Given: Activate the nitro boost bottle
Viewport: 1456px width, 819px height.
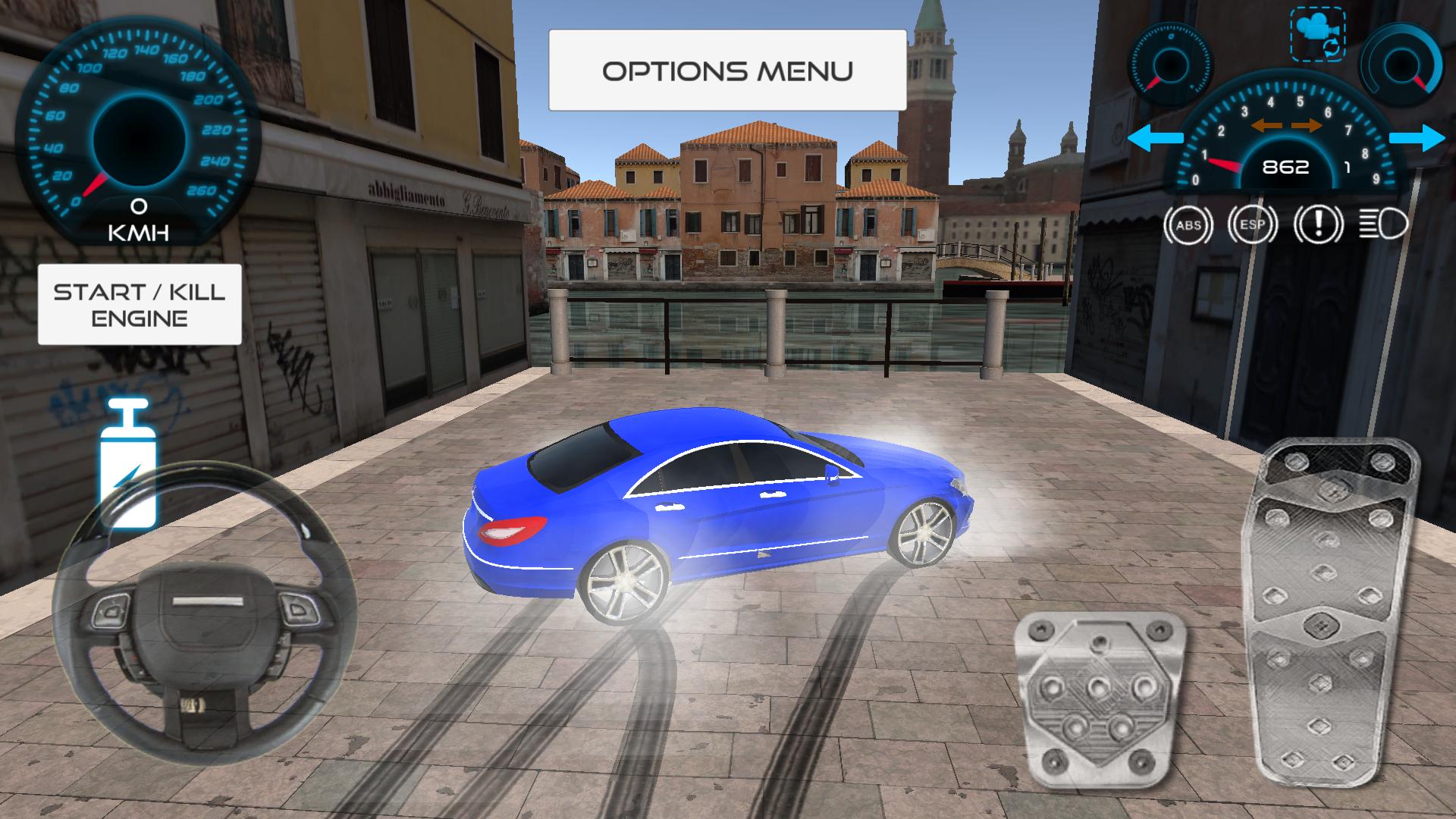Looking at the screenshot, I should point(129,463).
